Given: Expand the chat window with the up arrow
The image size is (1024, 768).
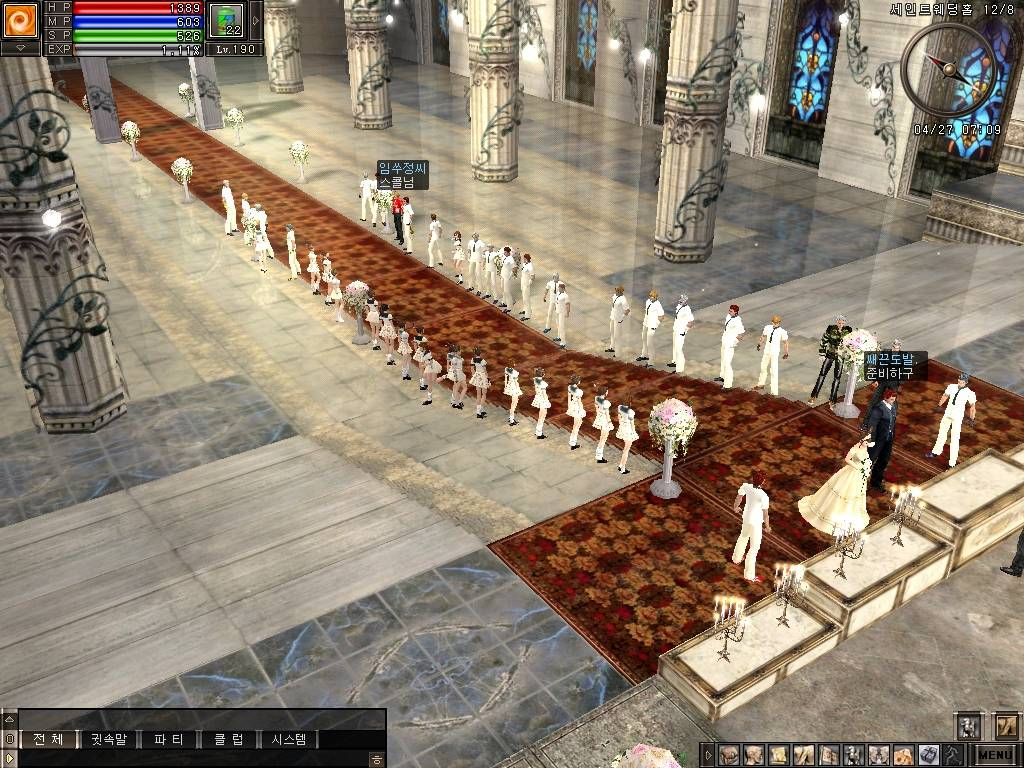Looking at the screenshot, I should click(x=9, y=719).
